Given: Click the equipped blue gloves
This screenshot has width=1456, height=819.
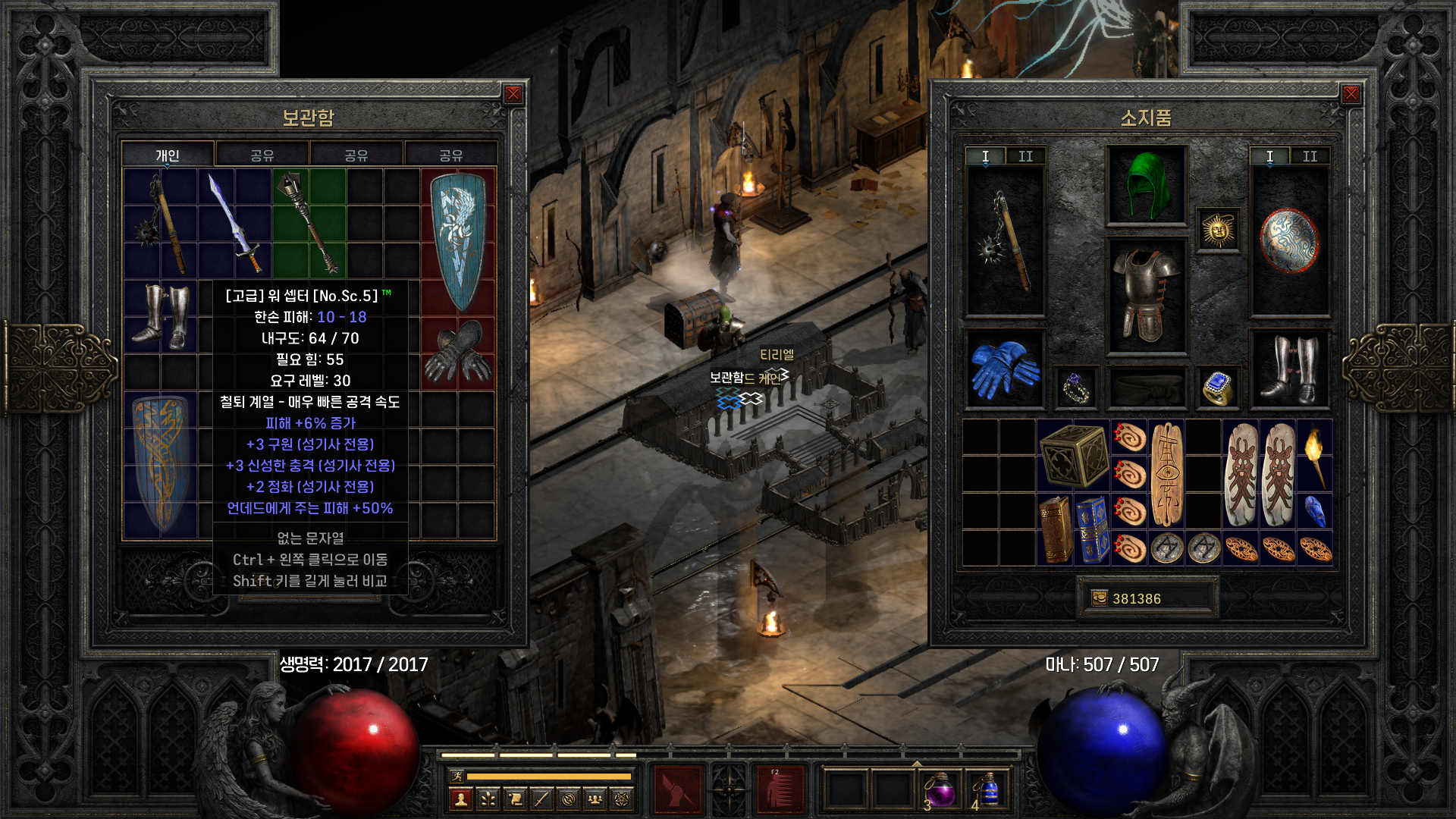Looking at the screenshot, I should [x=1004, y=370].
